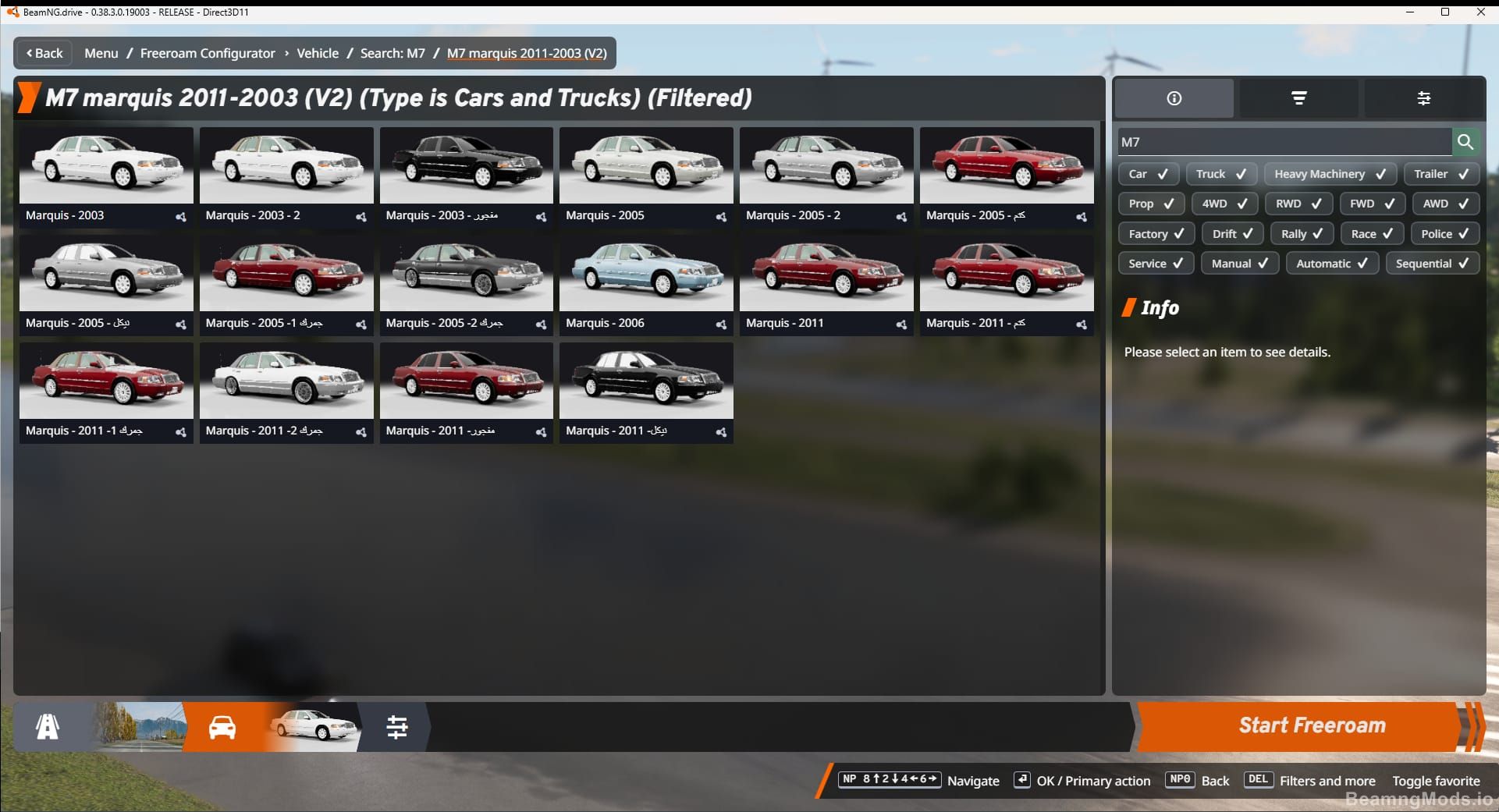Open the Info tab in the right panel

point(1174,98)
